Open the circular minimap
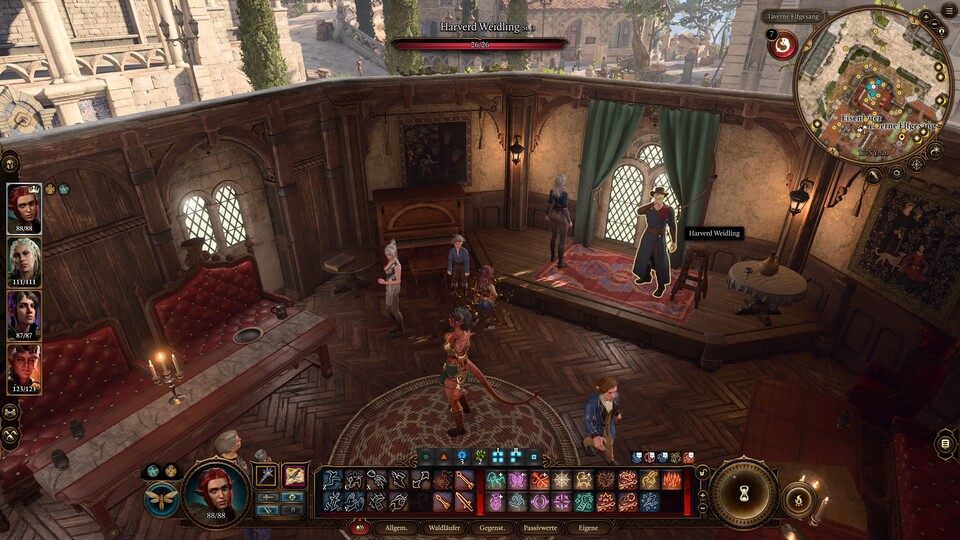960x540 pixels. (x=859, y=86)
